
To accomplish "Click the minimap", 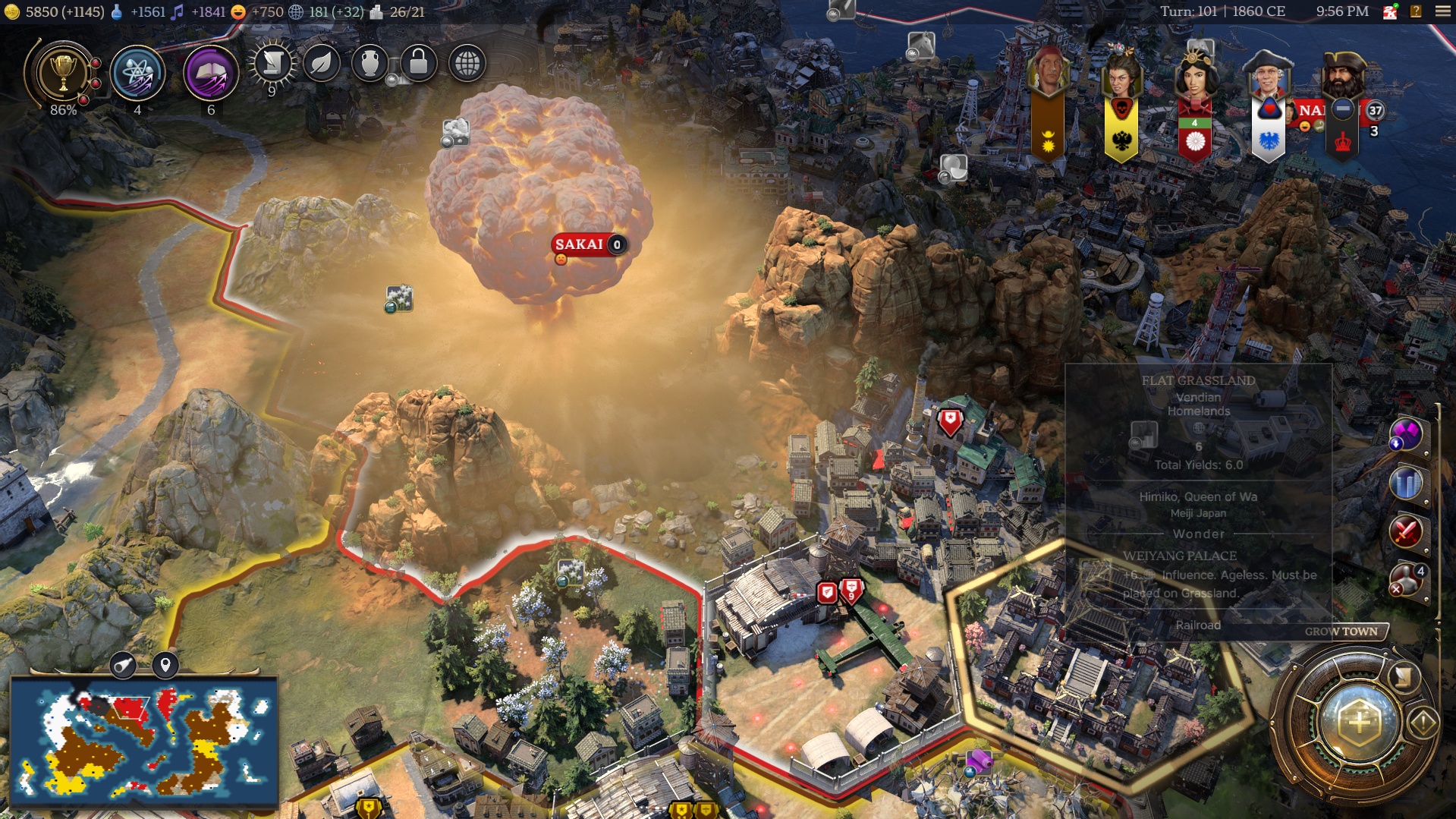I will point(144,740).
